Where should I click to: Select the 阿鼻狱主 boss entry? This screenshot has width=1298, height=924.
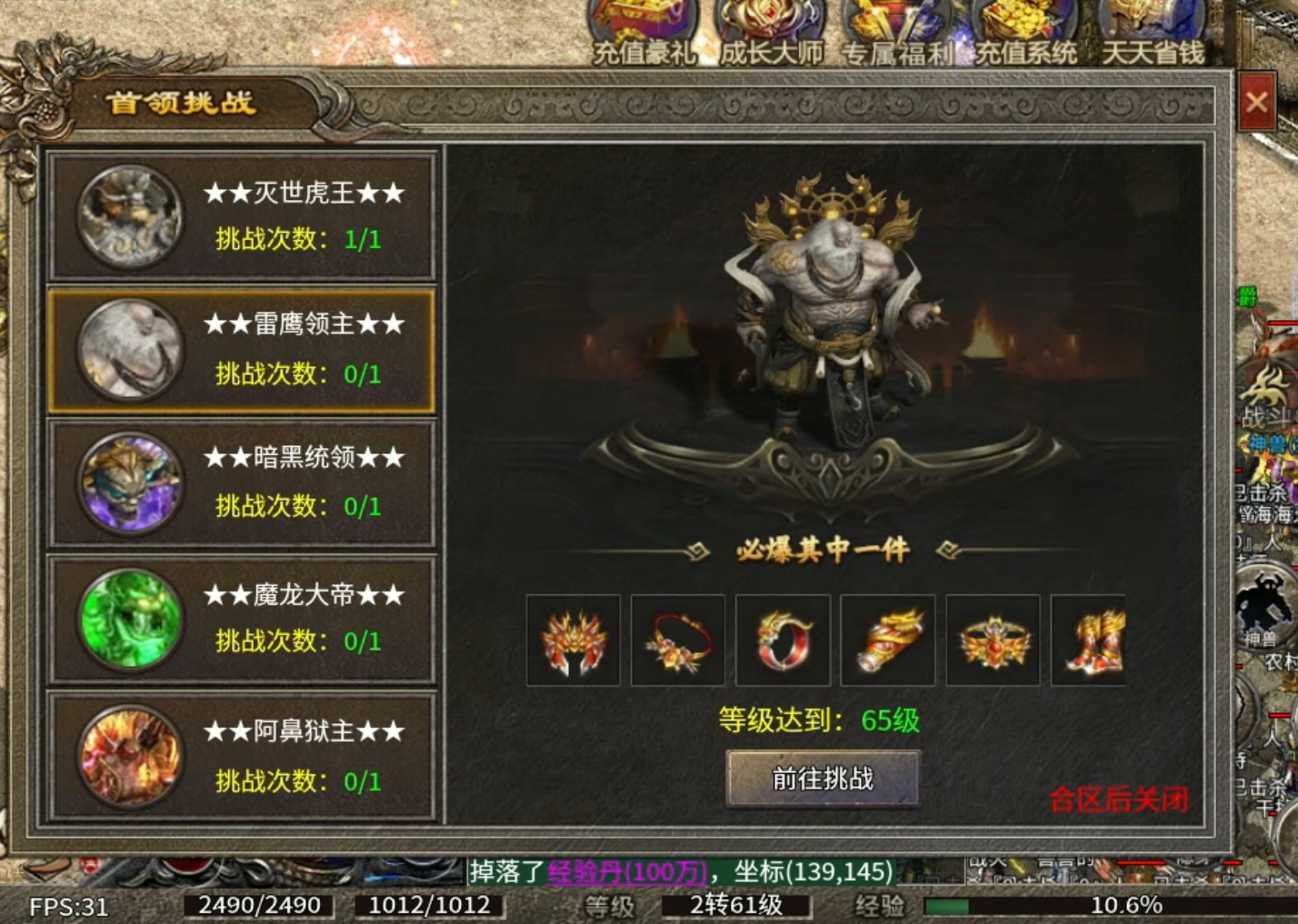(x=242, y=755)
